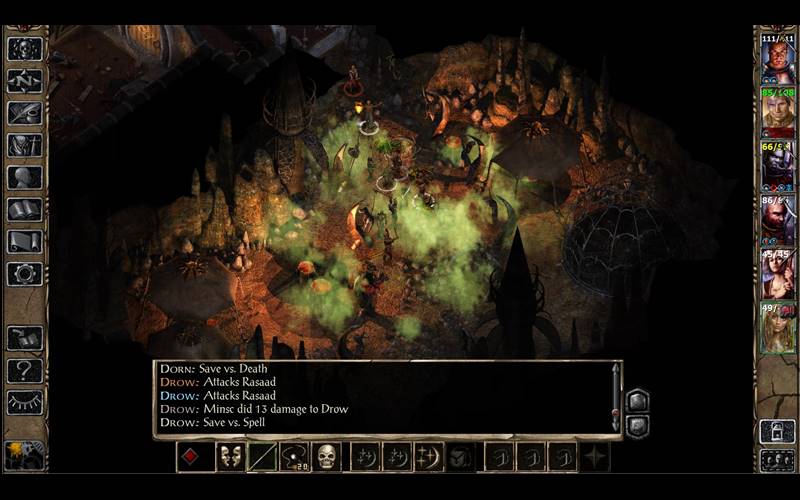
Task: Click the padlock button below portraits
Action: click(x=777, y=431)
